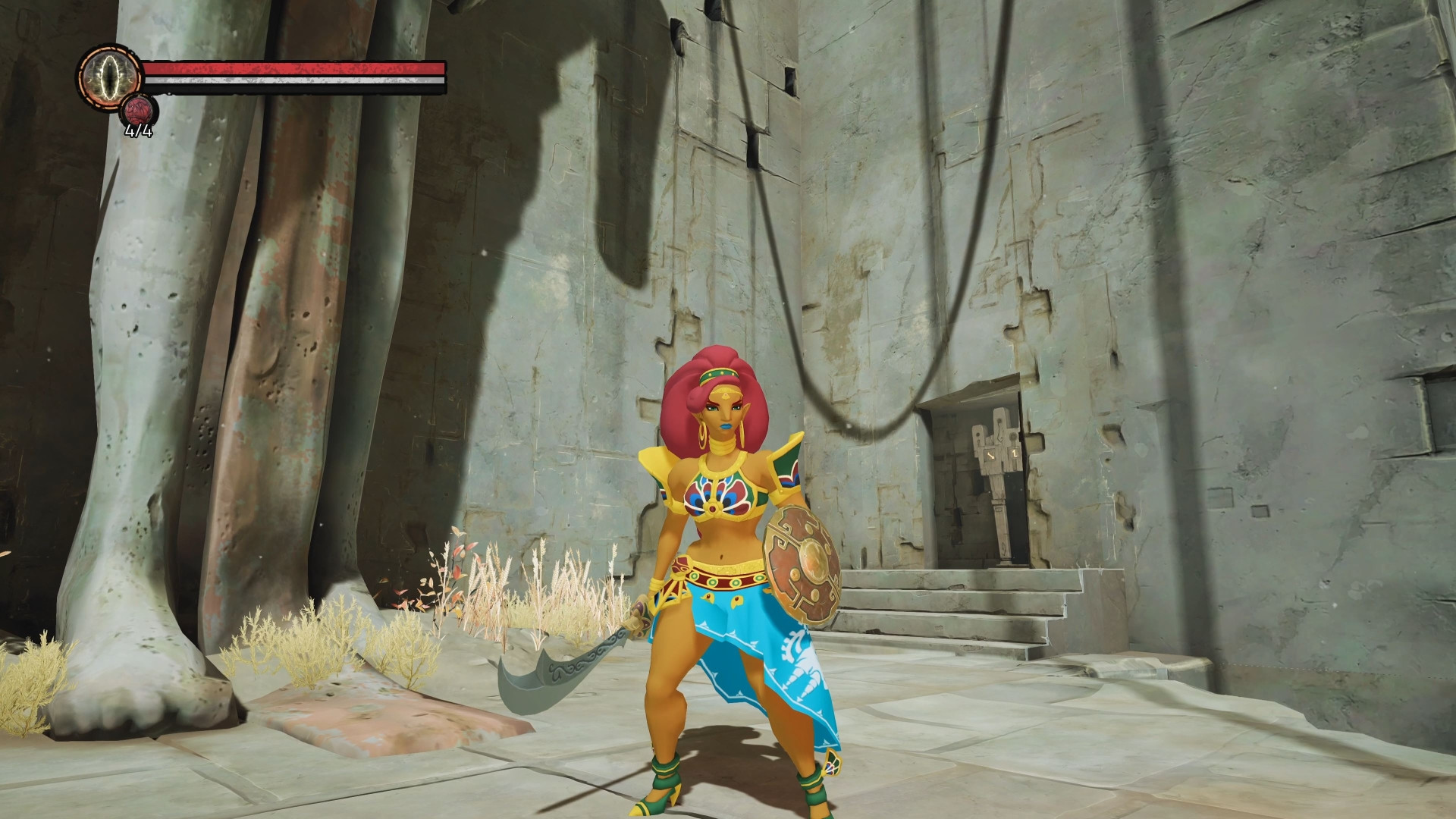The width and height of the screenshot is (1456, 819).
Task: Click the glowing hook symbol on the stone terminal
Action: 1015,453
